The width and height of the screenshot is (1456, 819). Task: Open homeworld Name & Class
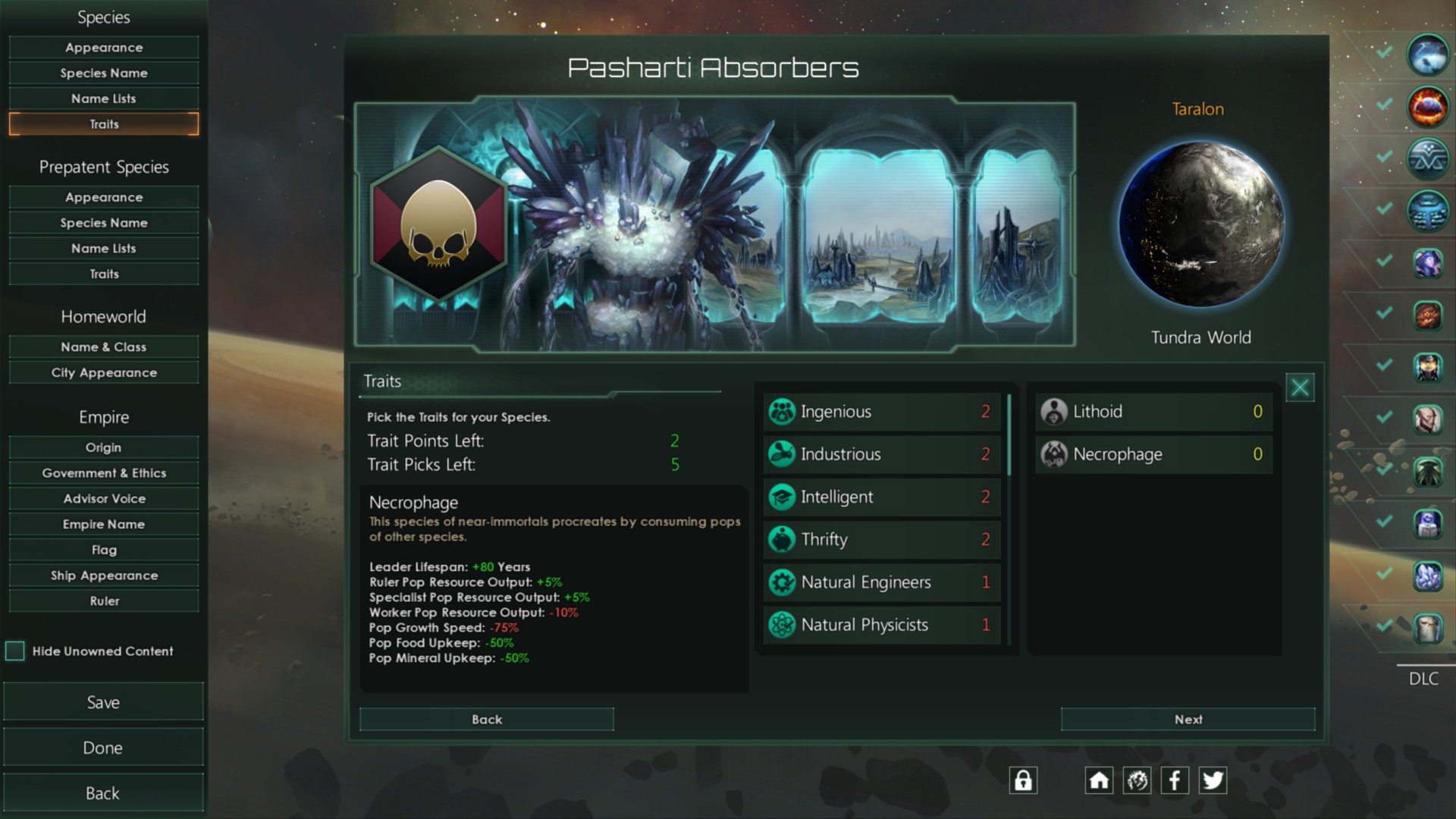click(x=104, y=347)
